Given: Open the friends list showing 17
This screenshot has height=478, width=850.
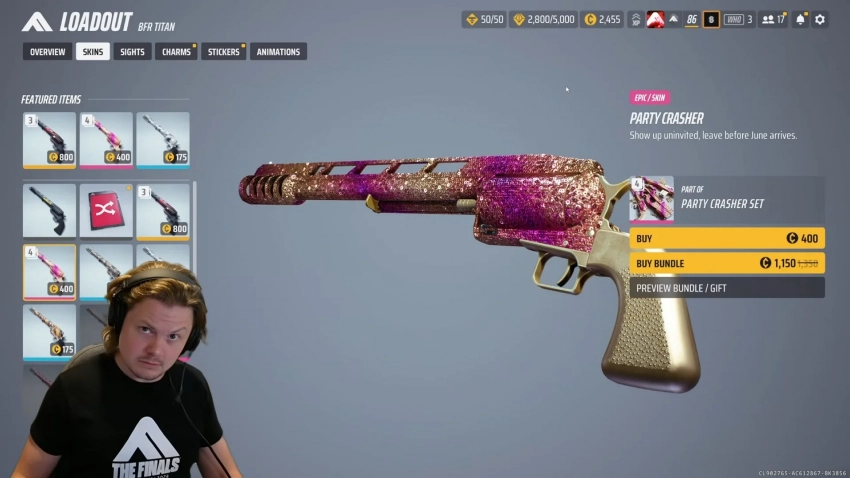Looking at the screenshot, I should point(773,19).
